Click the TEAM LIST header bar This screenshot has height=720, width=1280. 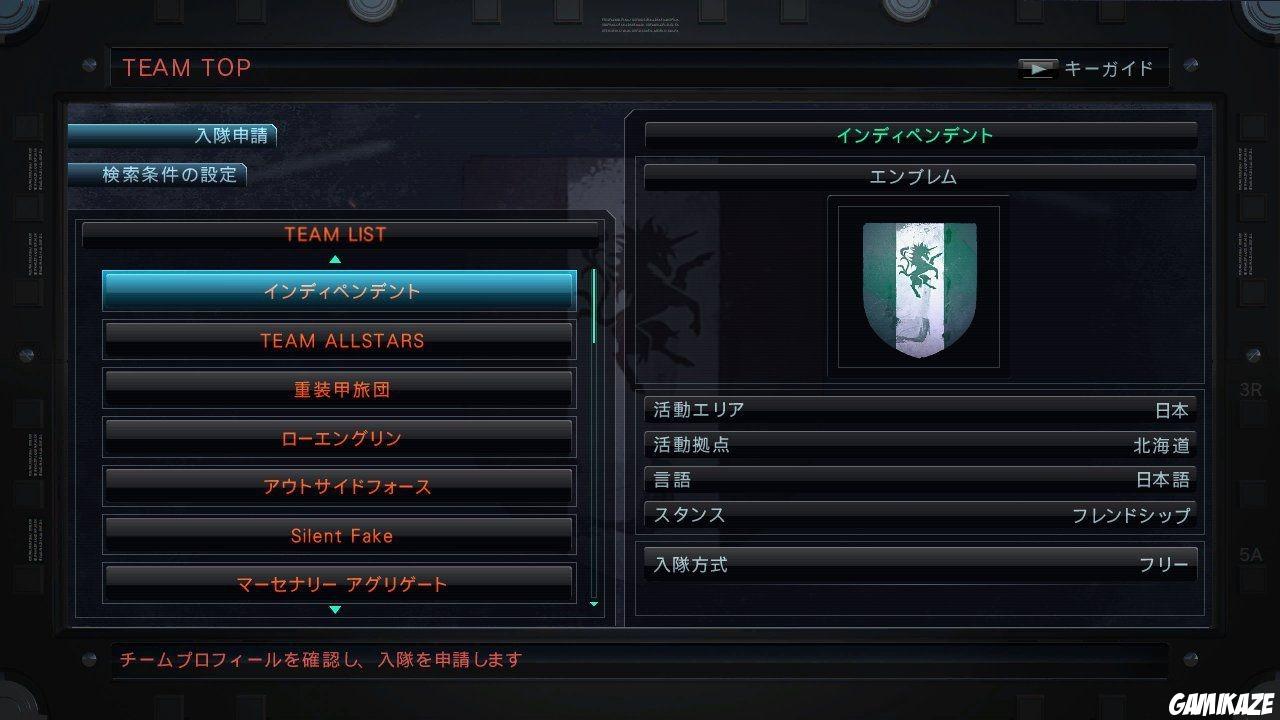coord(338,234)
